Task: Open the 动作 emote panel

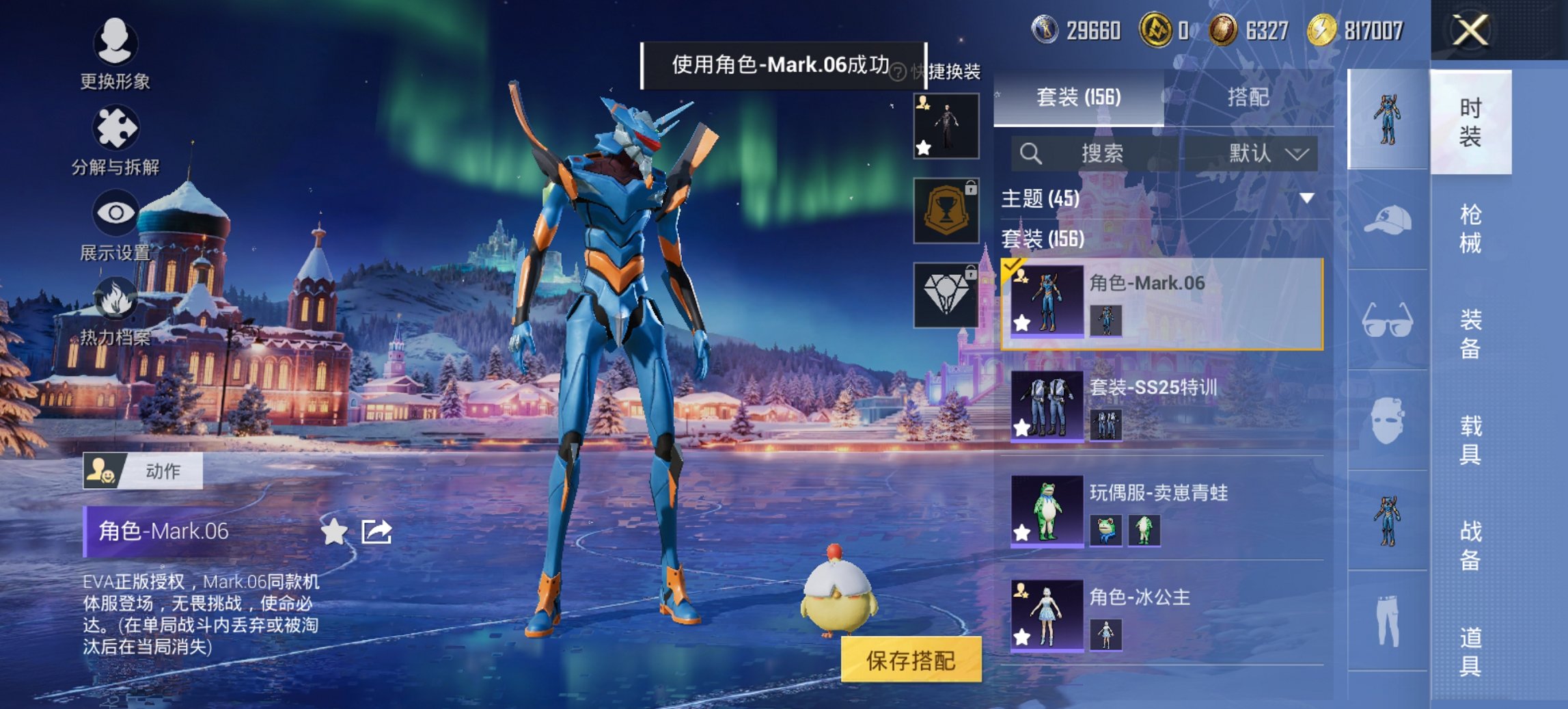Action: pyautogui.click(x=143, y=470)
